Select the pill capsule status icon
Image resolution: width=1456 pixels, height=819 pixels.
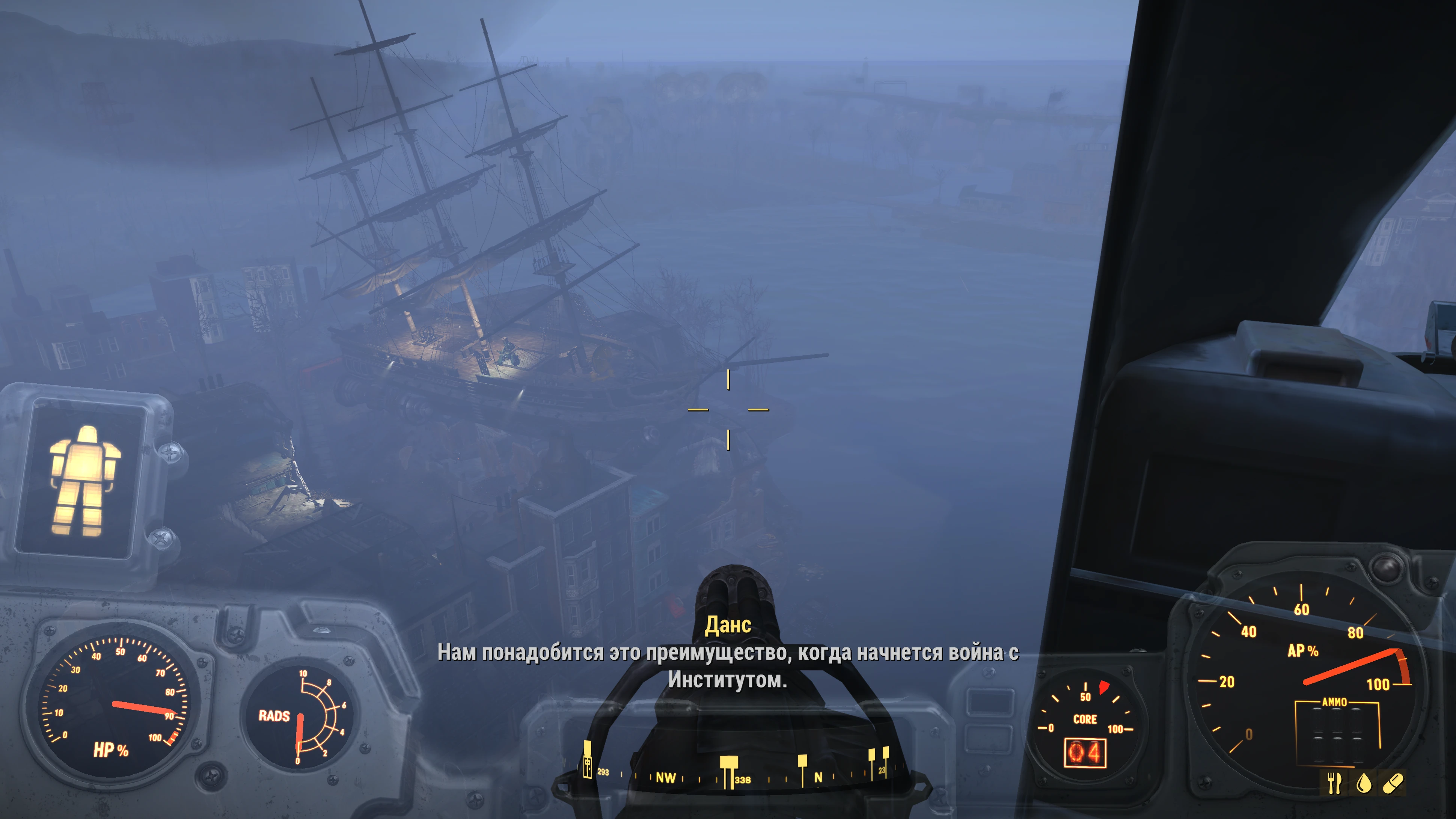pyautogui.click(x=1393, y=783)
